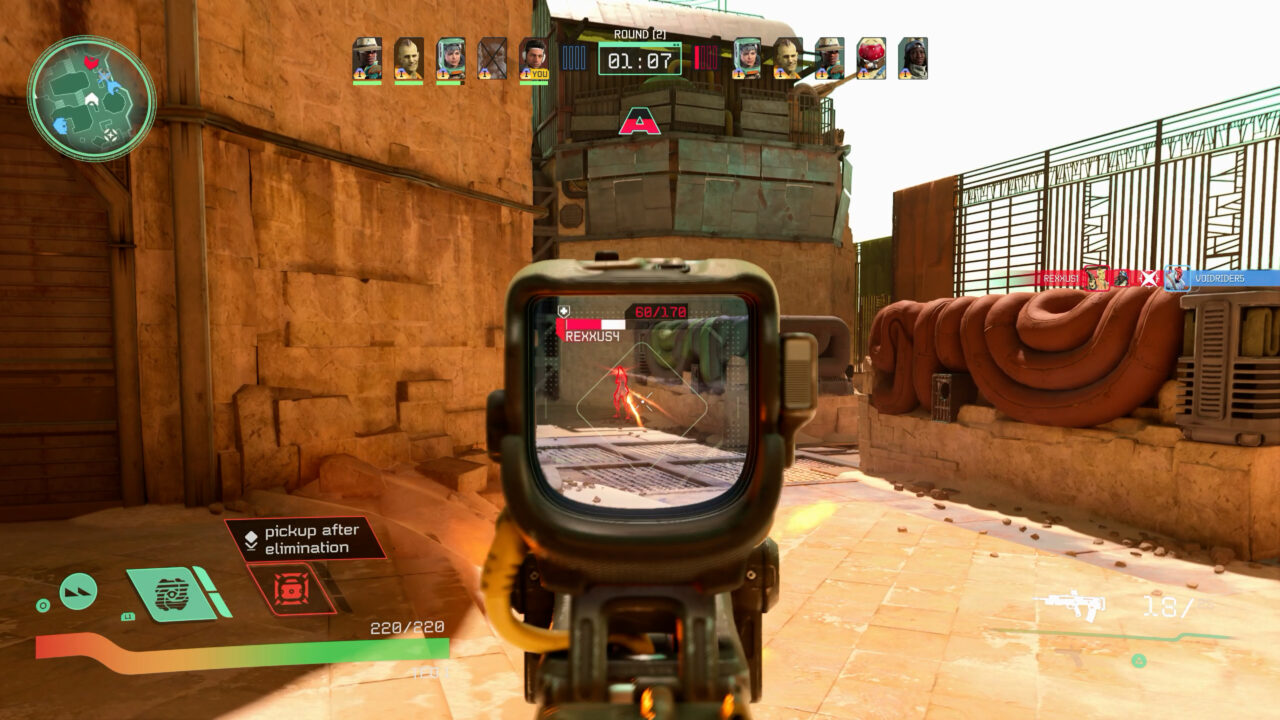Select the hooded character portrait on the scoreboard
The image size is (1280, 720).
click(x=912, y=59)
